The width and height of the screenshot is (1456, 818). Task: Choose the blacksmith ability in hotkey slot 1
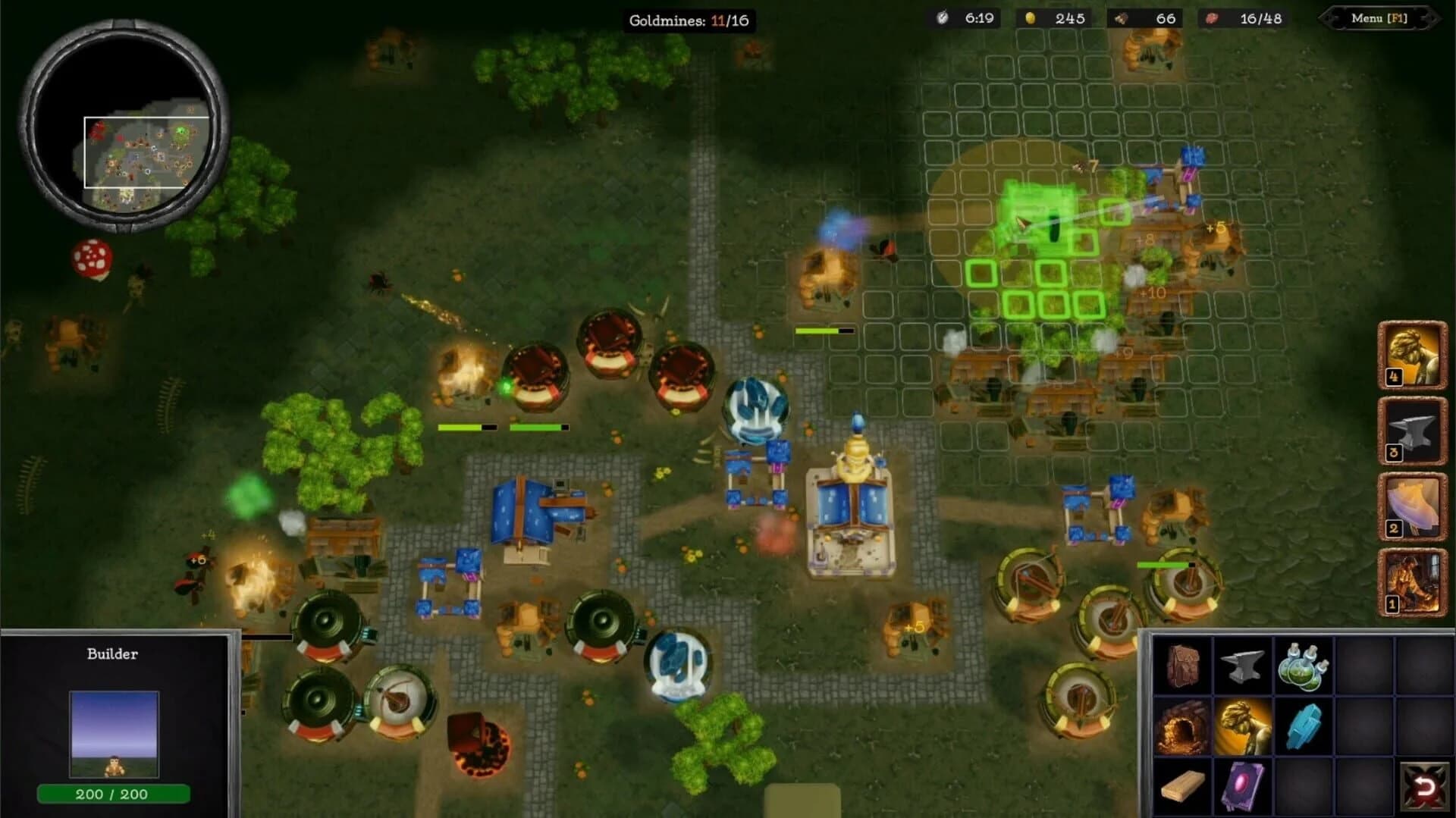coord(1411,580)
